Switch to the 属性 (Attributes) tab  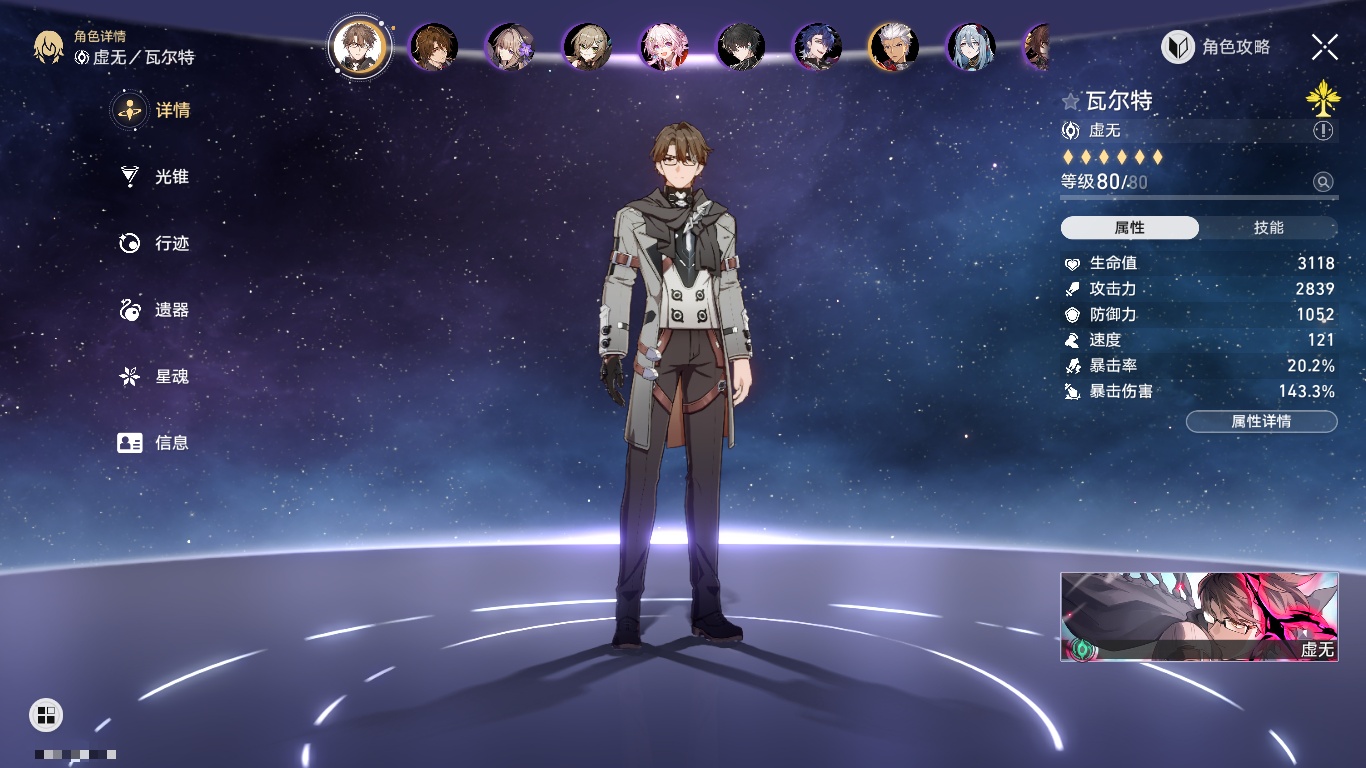pyautogui.click(x=1129, y=228)
